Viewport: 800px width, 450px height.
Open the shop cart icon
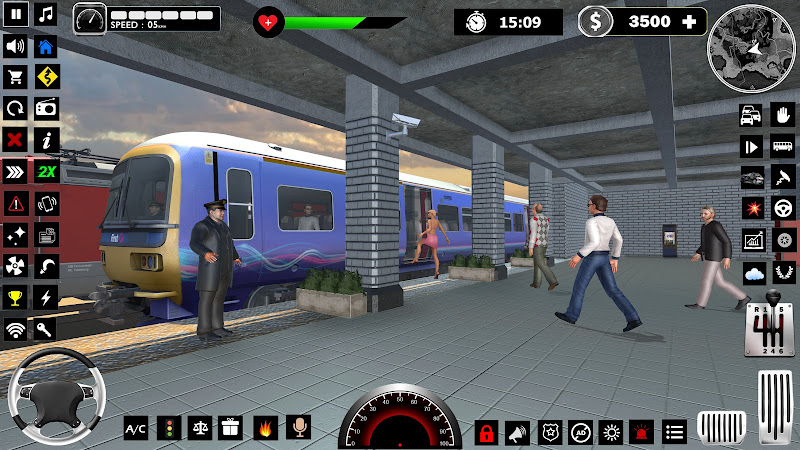click(15, 77)
